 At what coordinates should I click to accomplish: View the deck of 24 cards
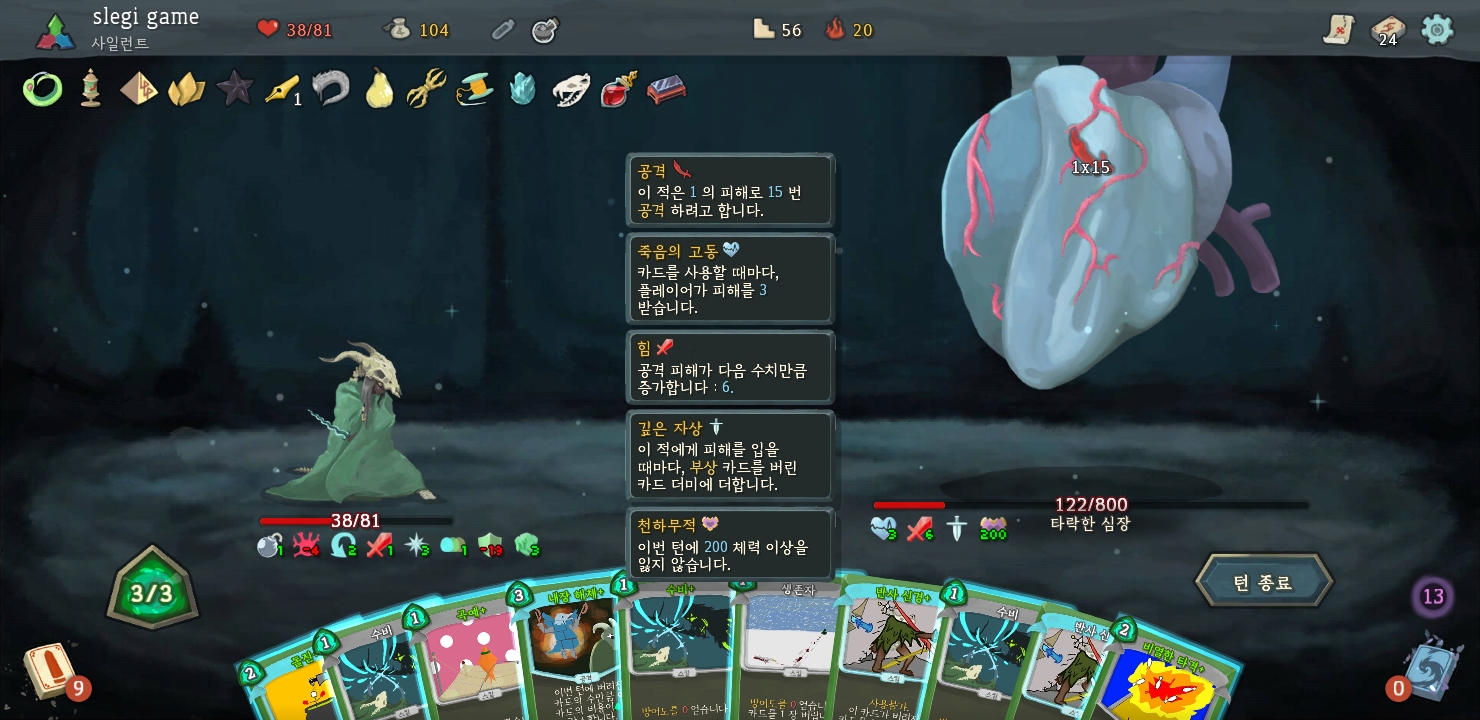(x=1387, y=30)
